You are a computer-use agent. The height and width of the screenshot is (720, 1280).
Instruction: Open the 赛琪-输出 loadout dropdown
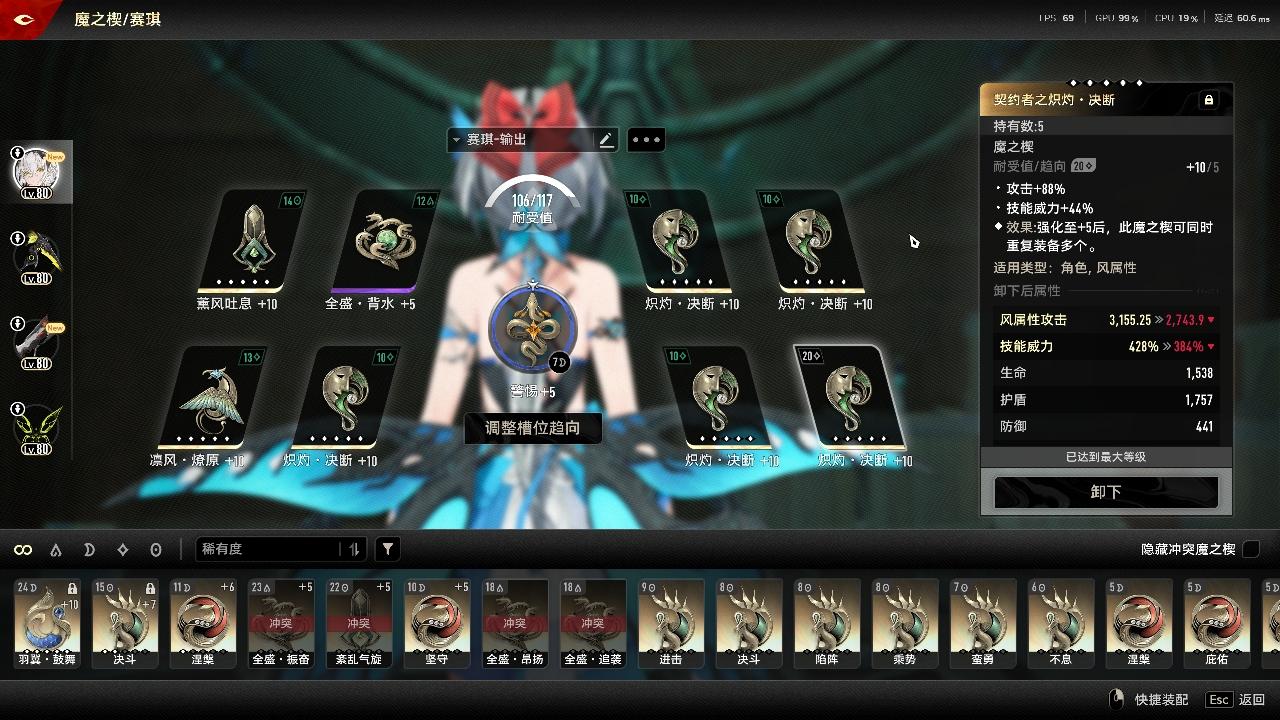(x=520, y=140)
